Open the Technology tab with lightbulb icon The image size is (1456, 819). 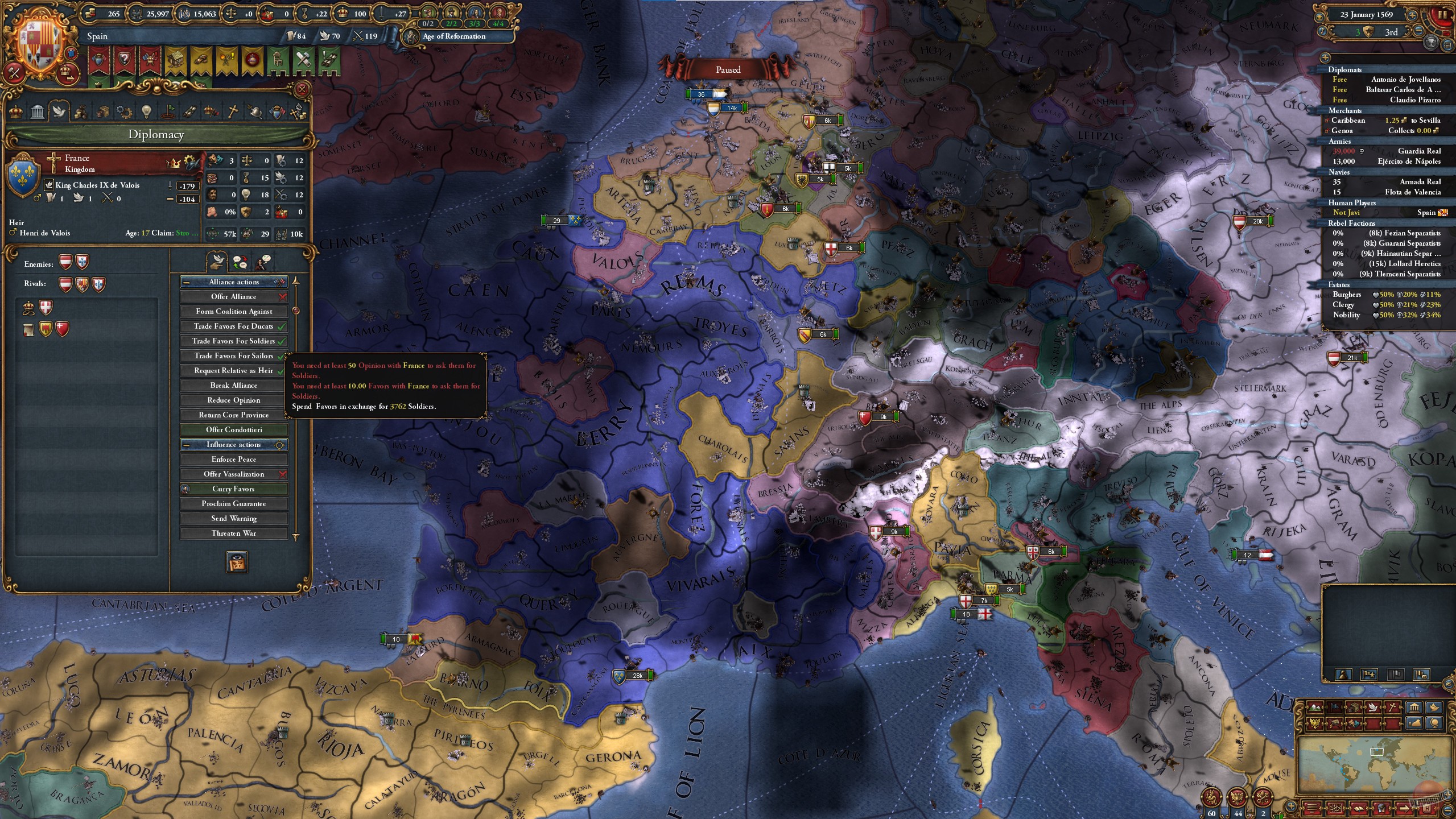tap(146, 111)
